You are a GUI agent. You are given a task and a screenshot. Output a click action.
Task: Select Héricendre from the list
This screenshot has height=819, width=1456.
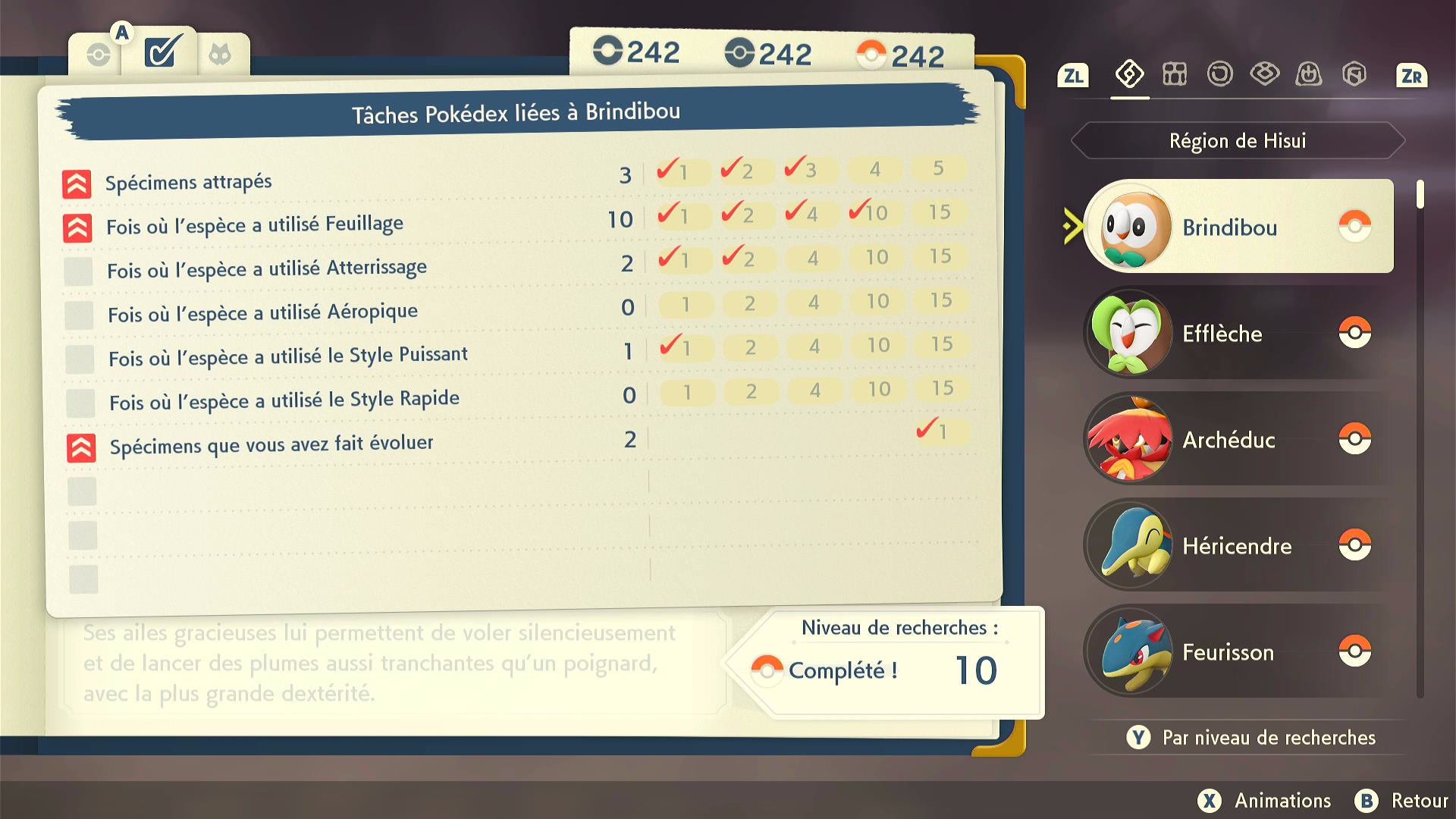coord(1238,545)
